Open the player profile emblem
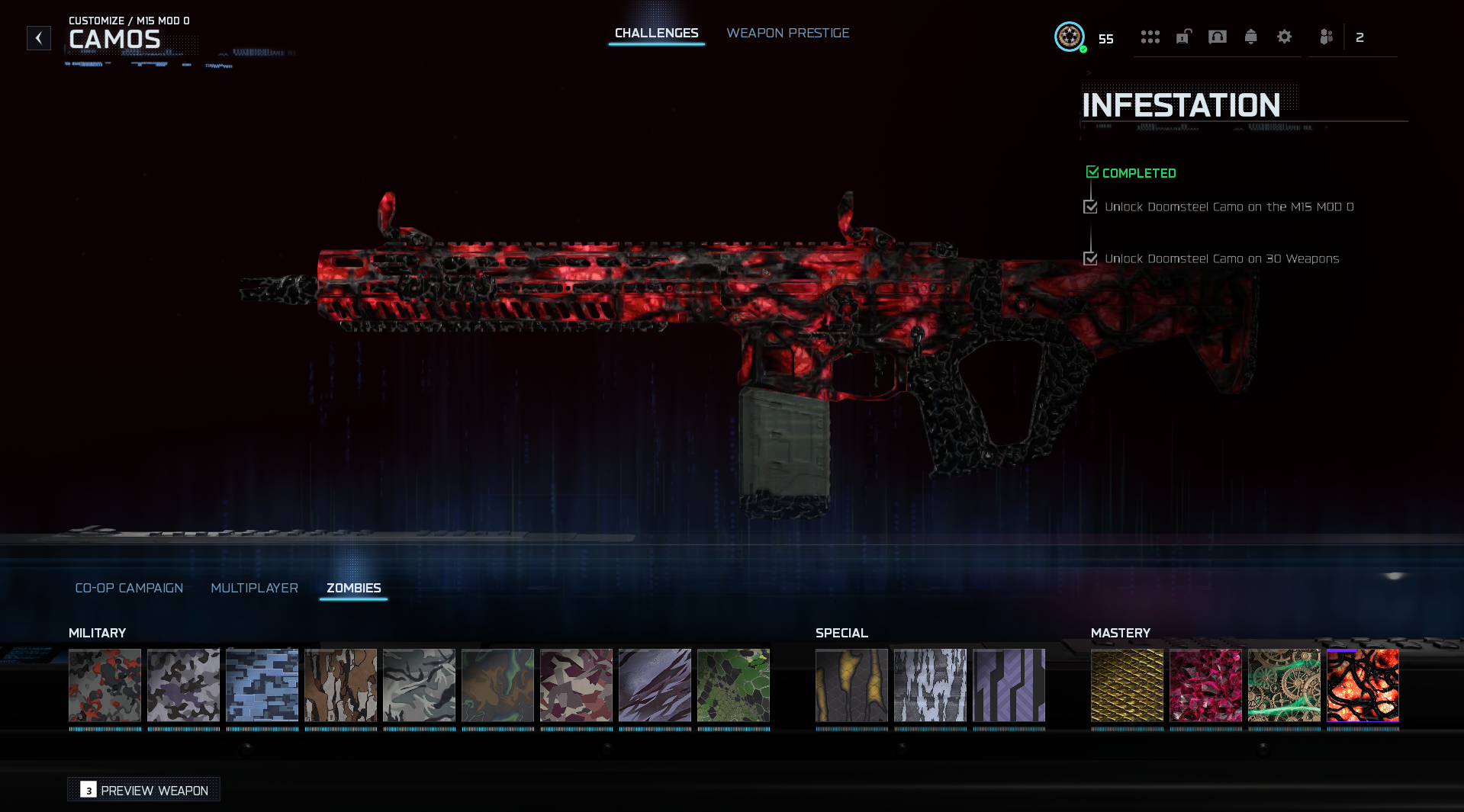1464x812 pixels. pyautogui.click(x=1069, y=37)
